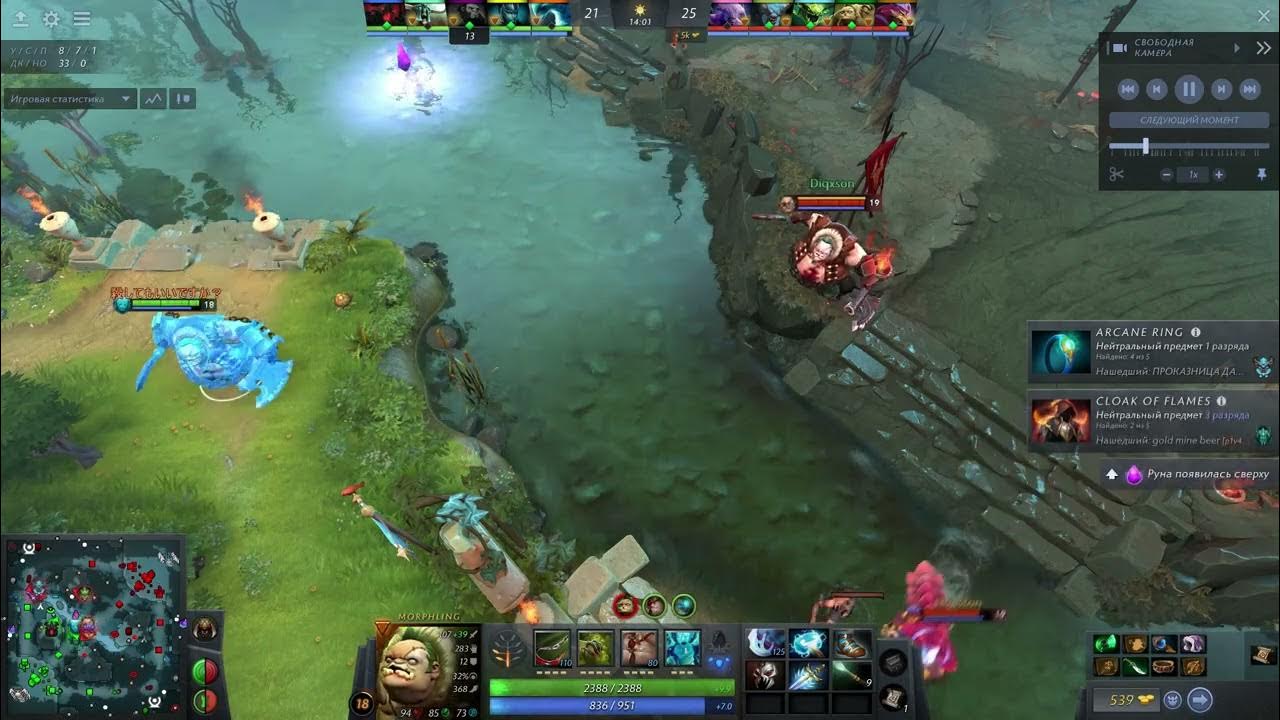This screenshot has width=1280, height=720.
Task: Expand the camera panel with the double chevron
Action: [x=1264, y=46]
